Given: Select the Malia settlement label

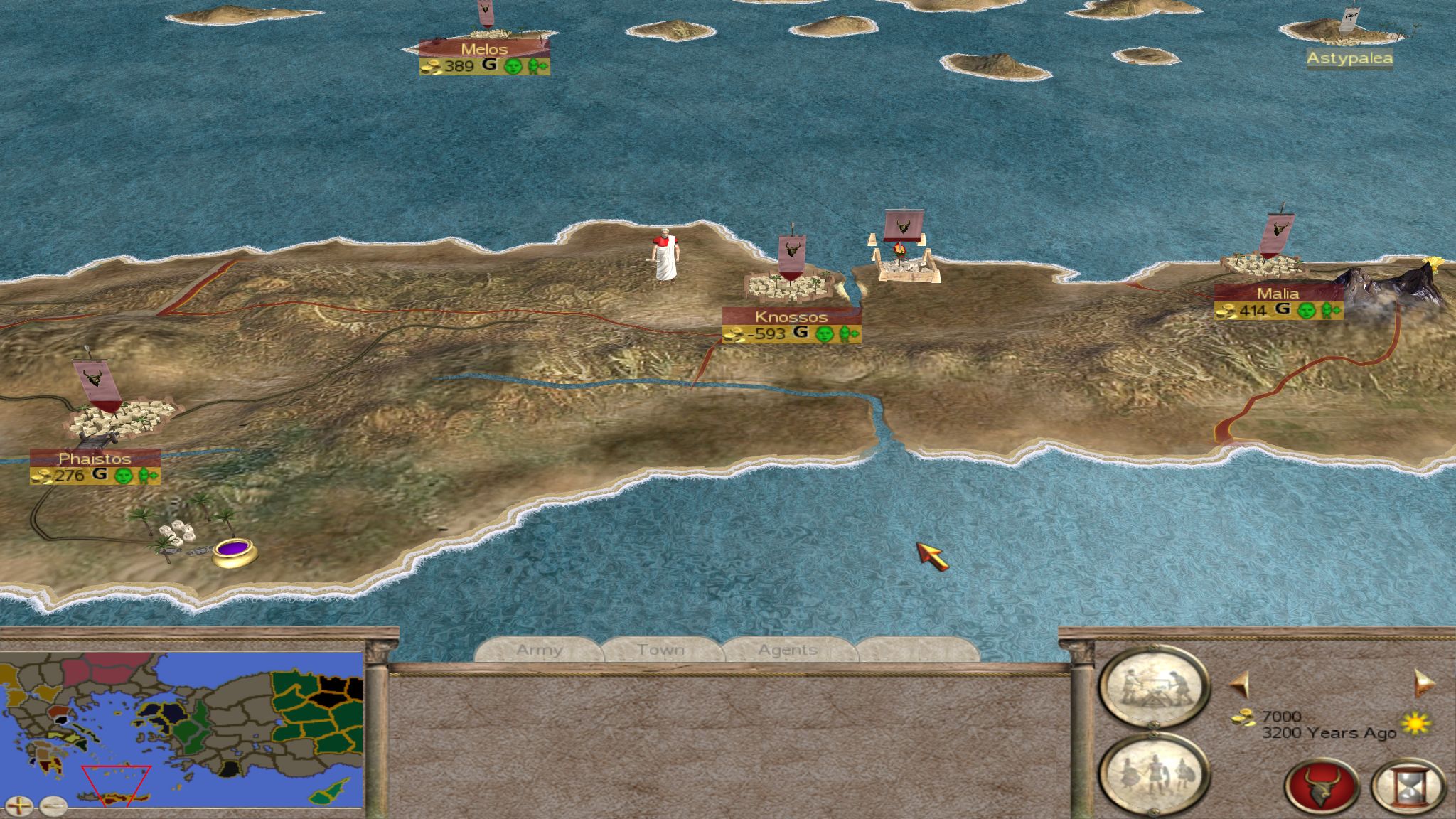Looking at the screenshot, I should click(x=1278, y=294).
